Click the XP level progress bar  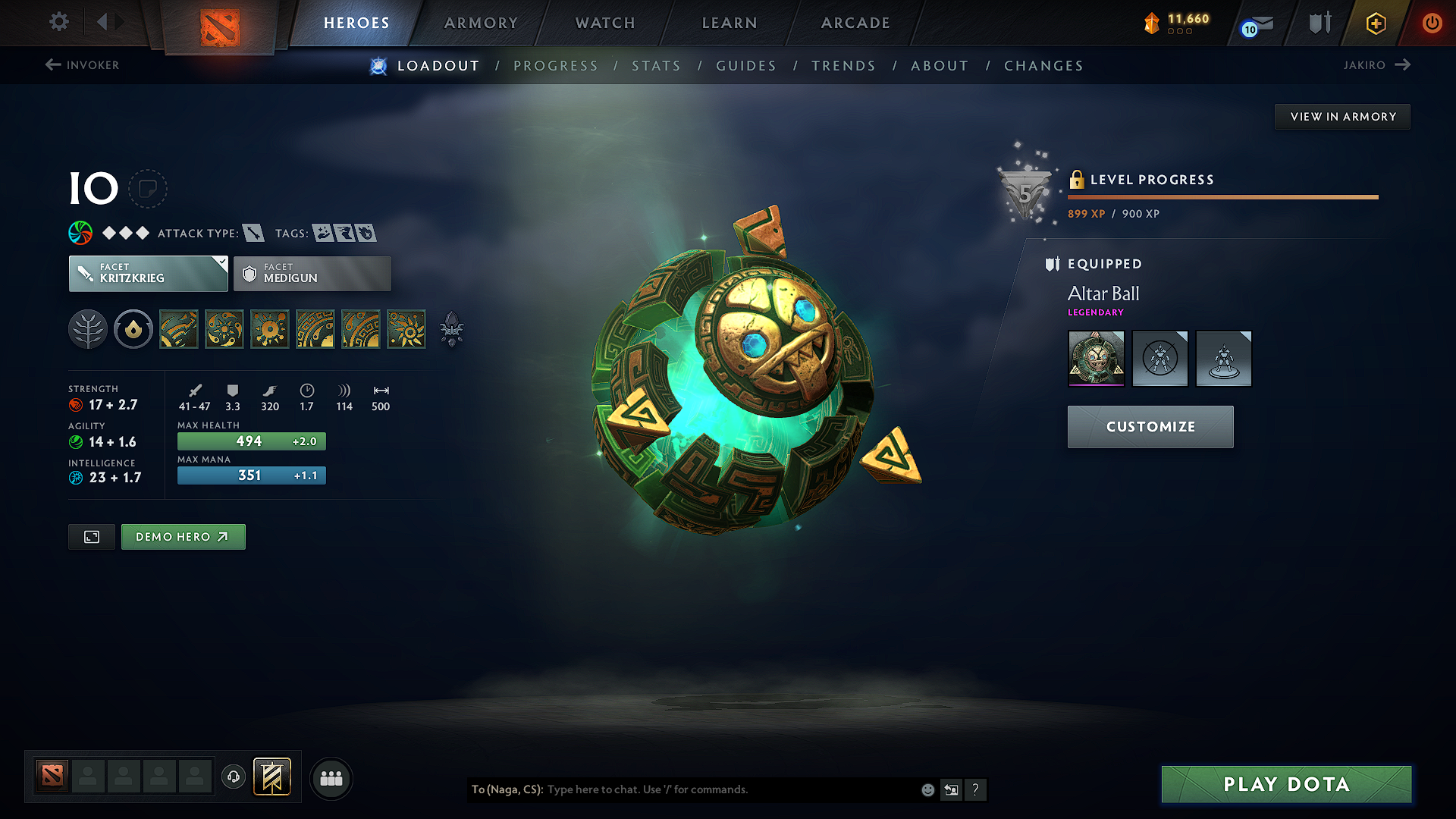tap(1222, 197)
